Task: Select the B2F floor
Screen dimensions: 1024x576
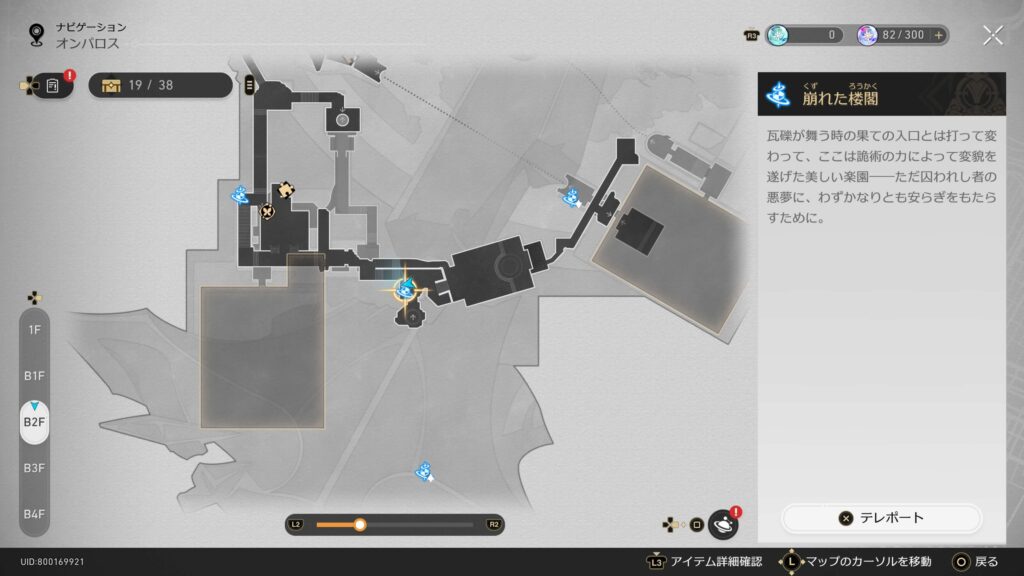Action: click(x=35, y=422)
